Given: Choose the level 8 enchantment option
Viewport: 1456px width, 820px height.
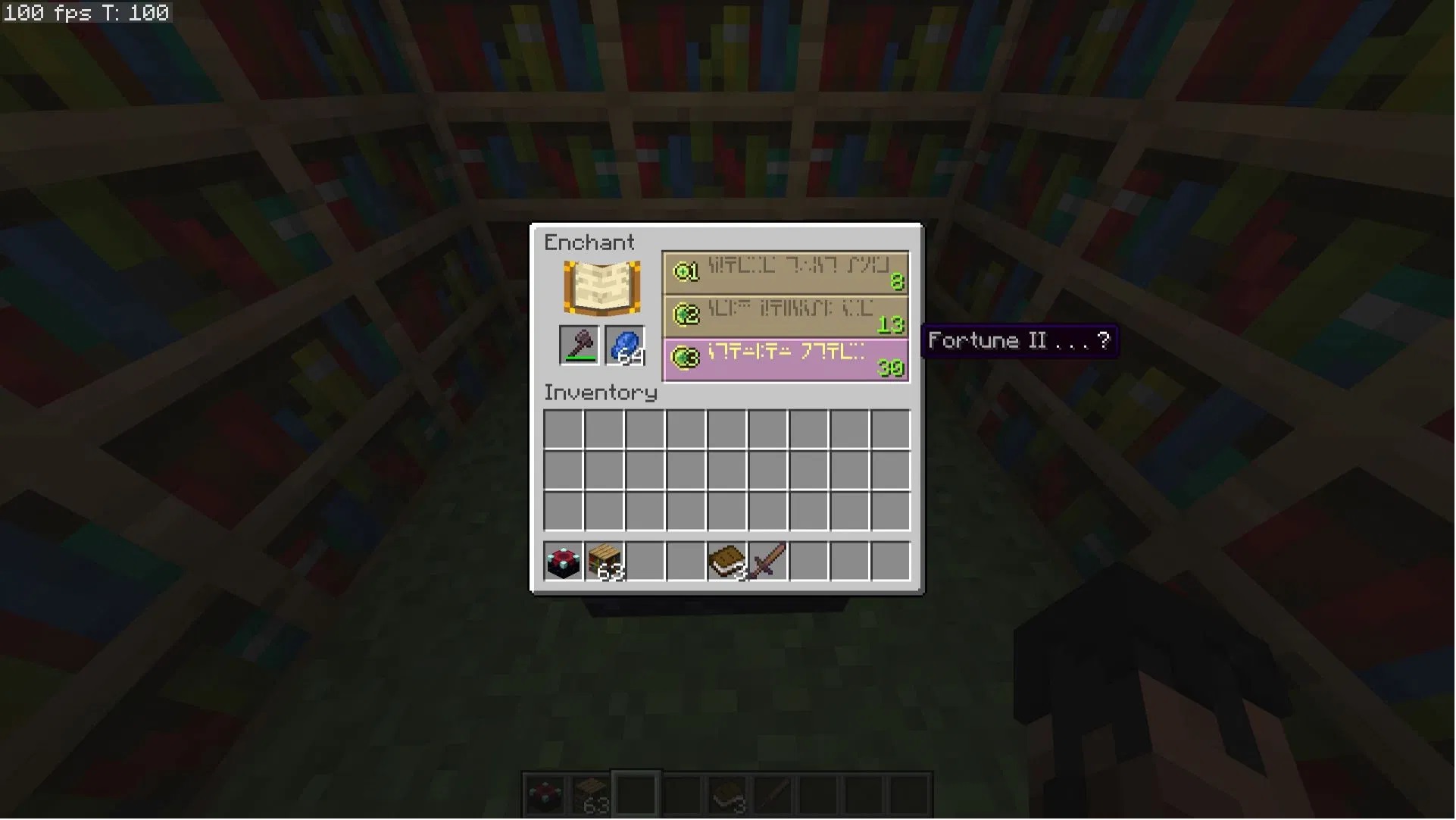Looking at the screenshot, I should 786,273.
